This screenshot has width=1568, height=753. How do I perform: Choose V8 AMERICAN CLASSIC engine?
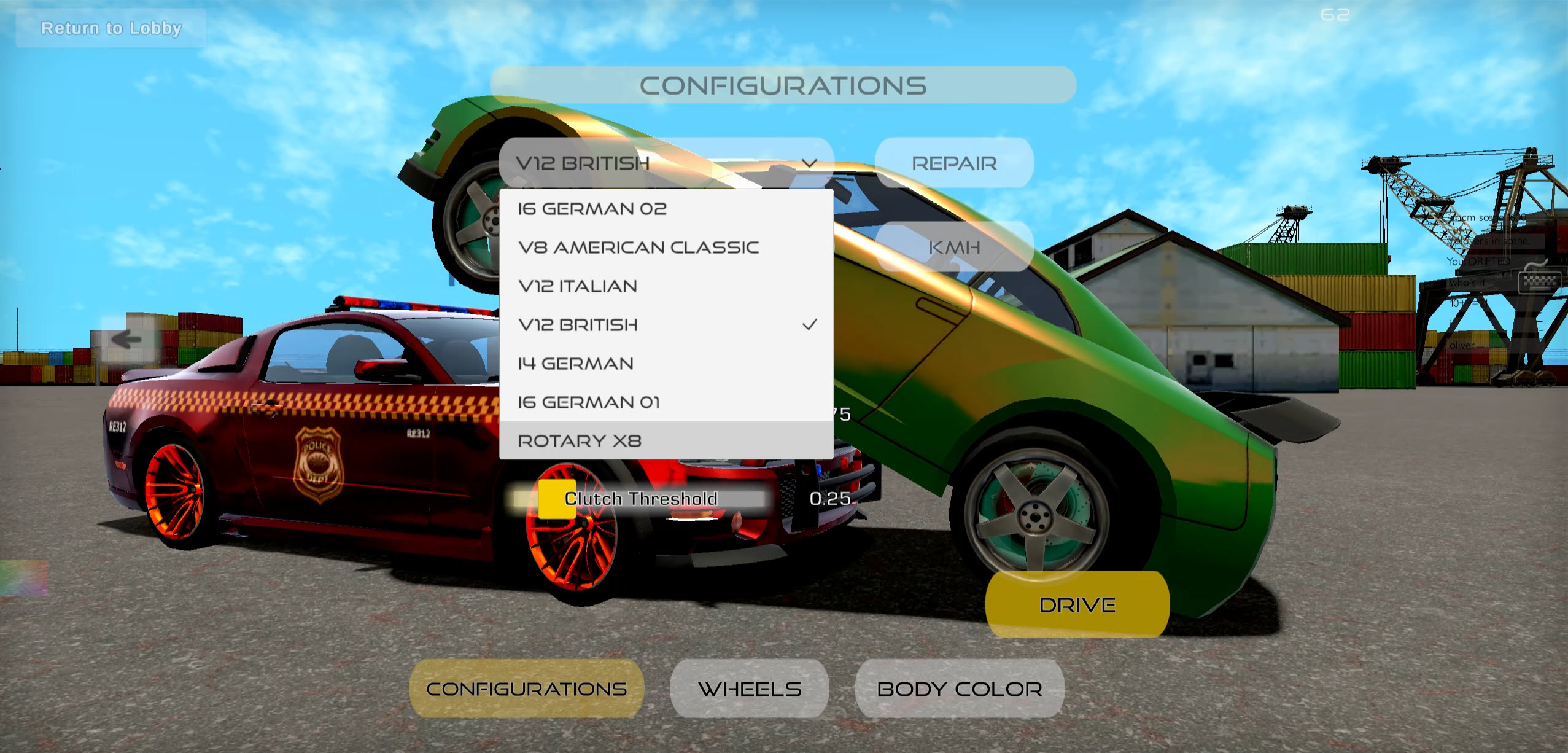click(x=638, y=246)
